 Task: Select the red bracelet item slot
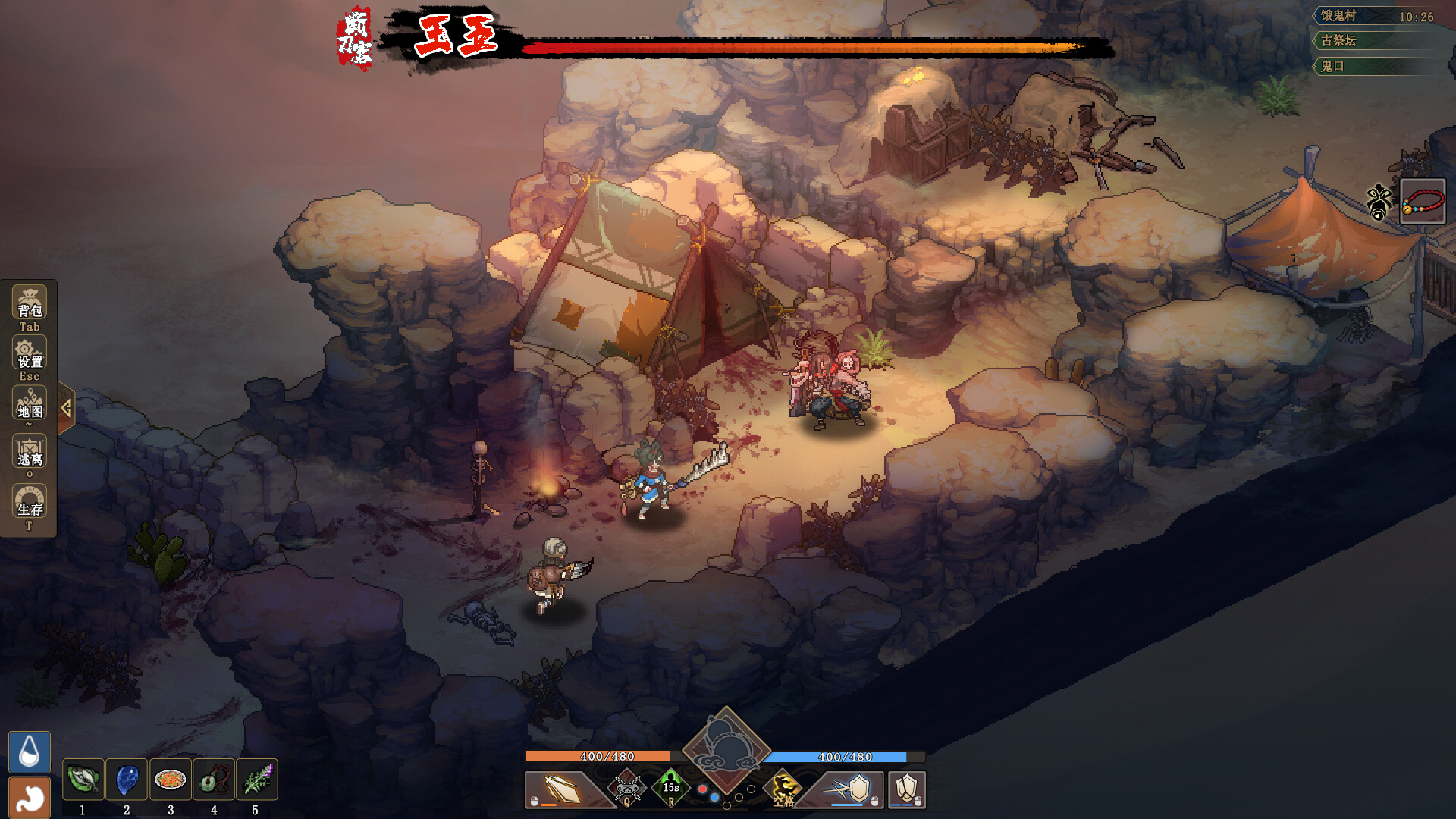point(1422,202)
